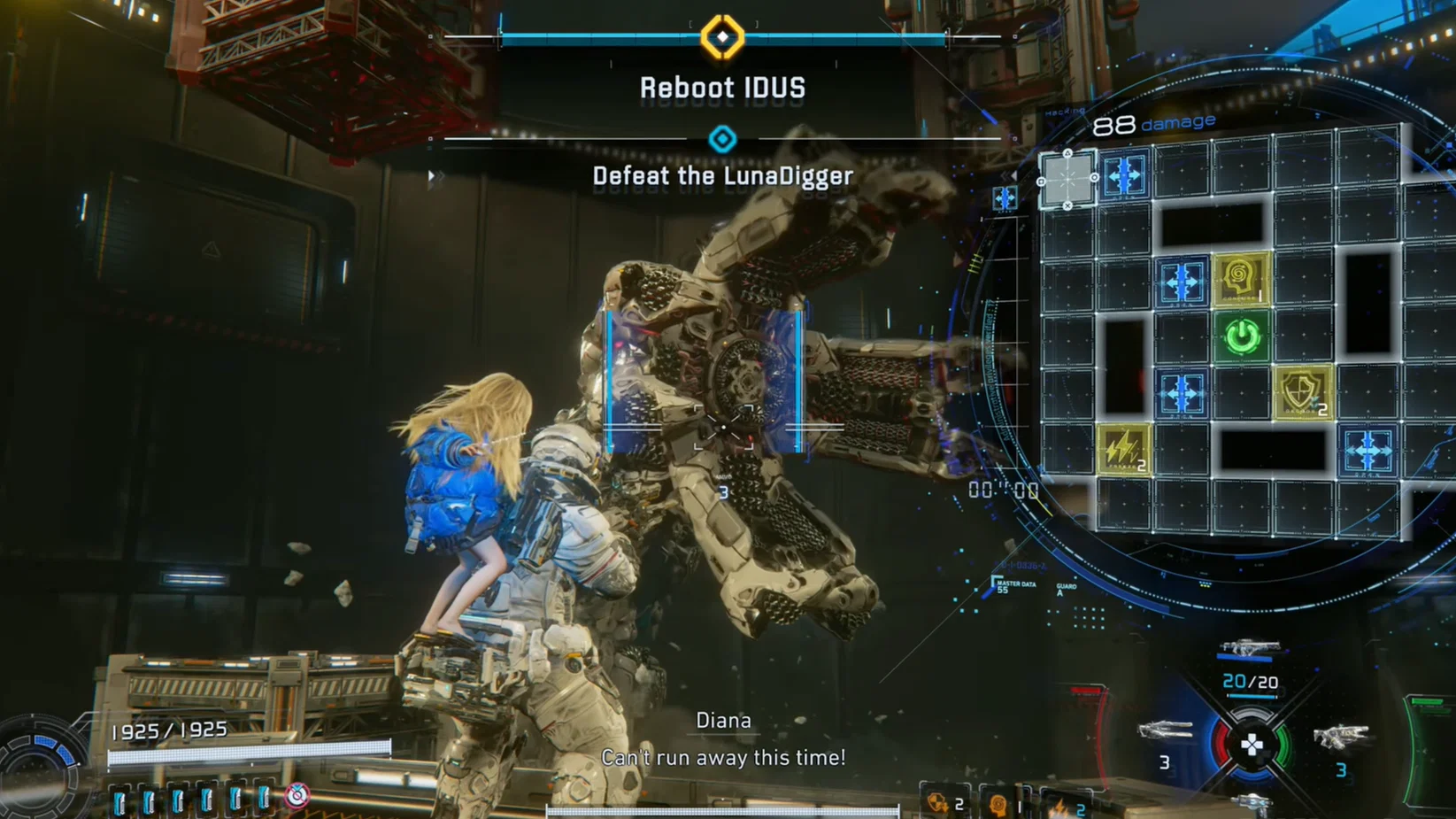Click the arrow beside Defeat the LunaDigger
Image resolution: width=1456 pixels, height=819 pixels.
point(431,176)
